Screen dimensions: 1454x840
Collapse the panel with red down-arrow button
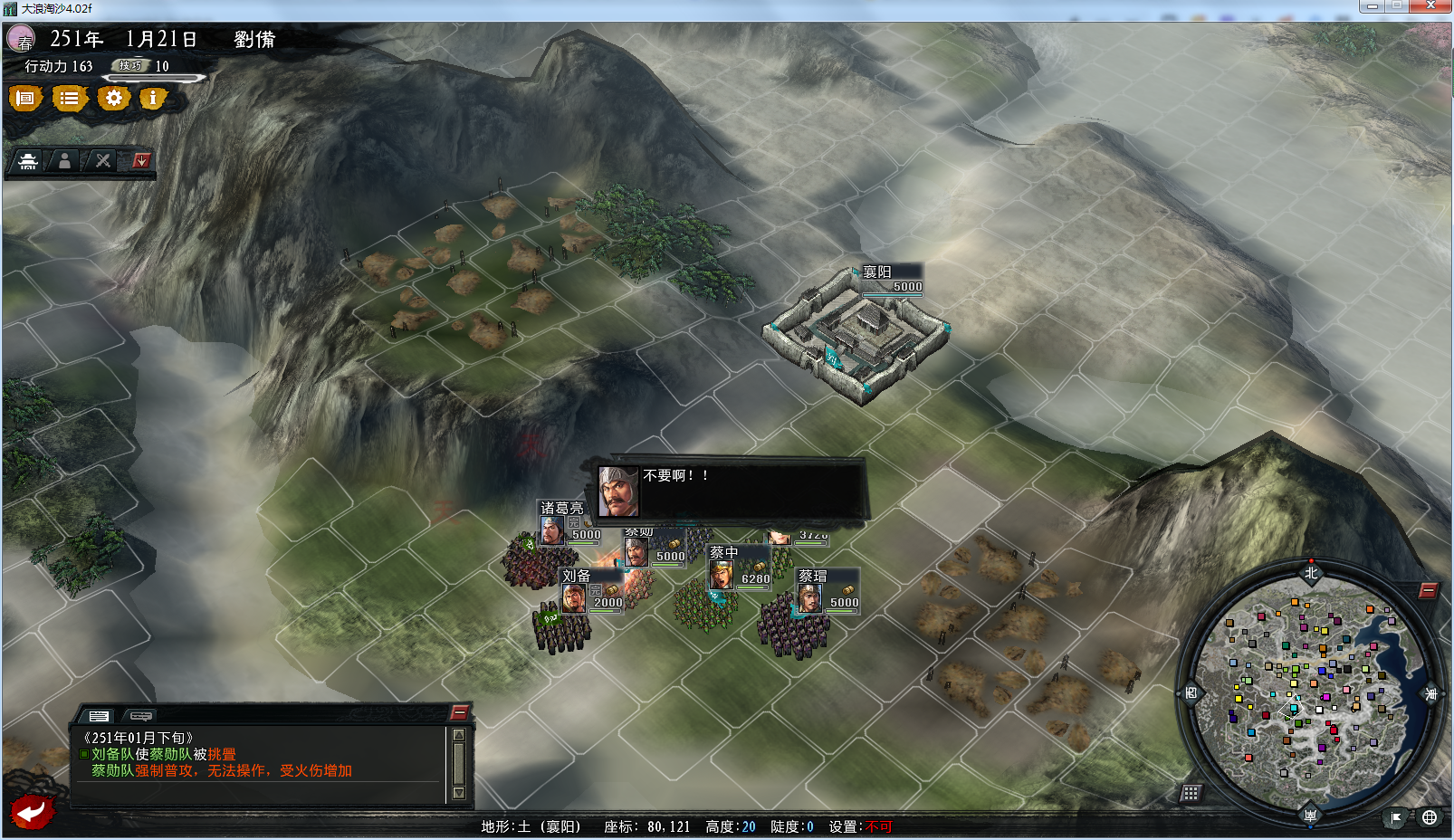tap(141, 161)
